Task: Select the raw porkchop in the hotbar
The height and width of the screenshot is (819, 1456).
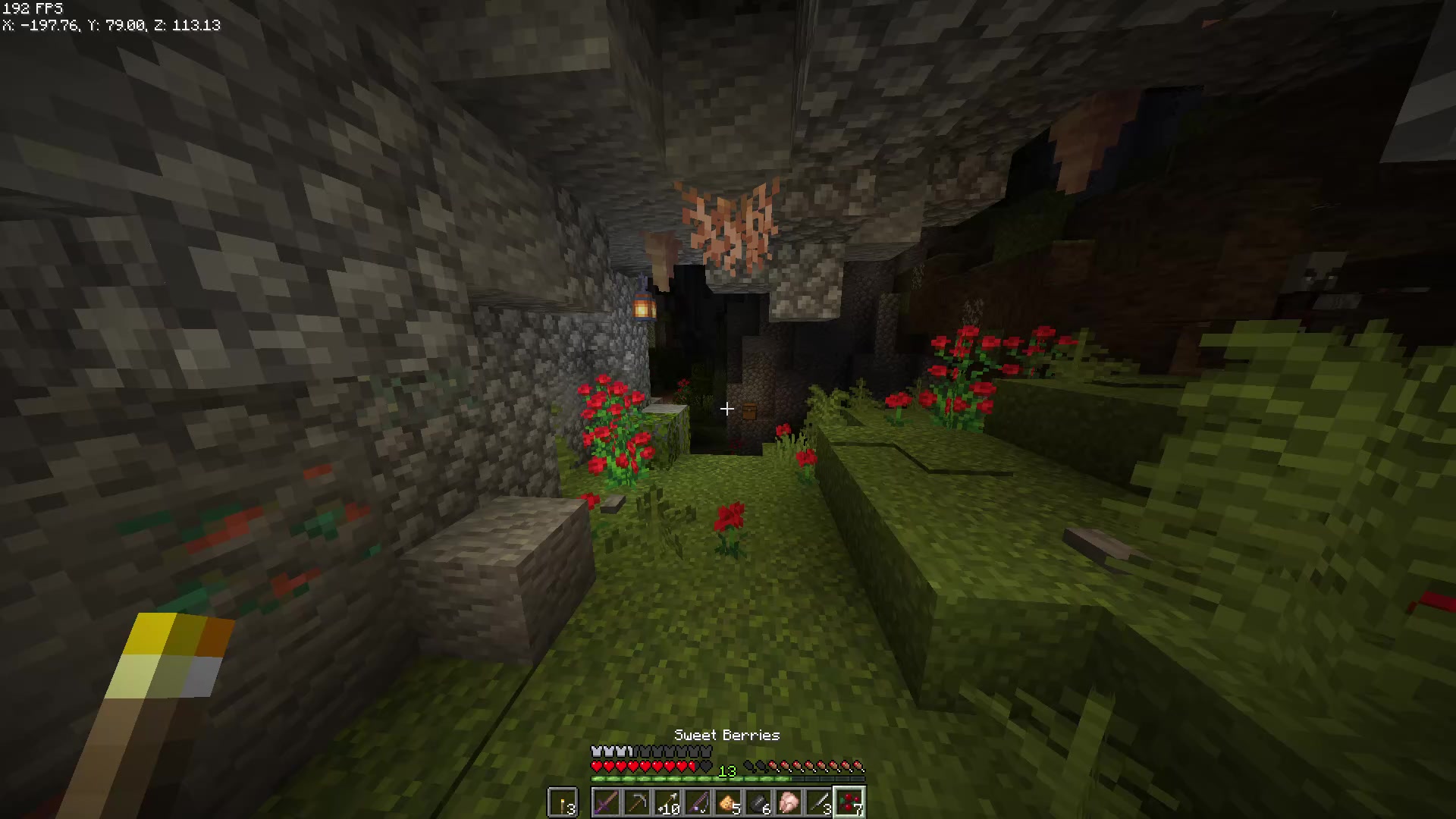Action: tap(787, 802)
